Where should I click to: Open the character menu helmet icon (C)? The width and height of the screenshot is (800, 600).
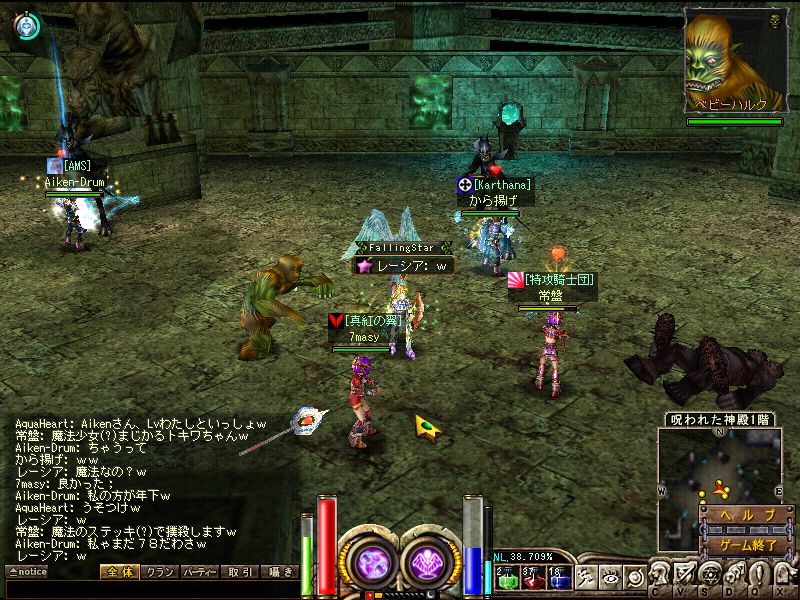[x=660, y=573]
